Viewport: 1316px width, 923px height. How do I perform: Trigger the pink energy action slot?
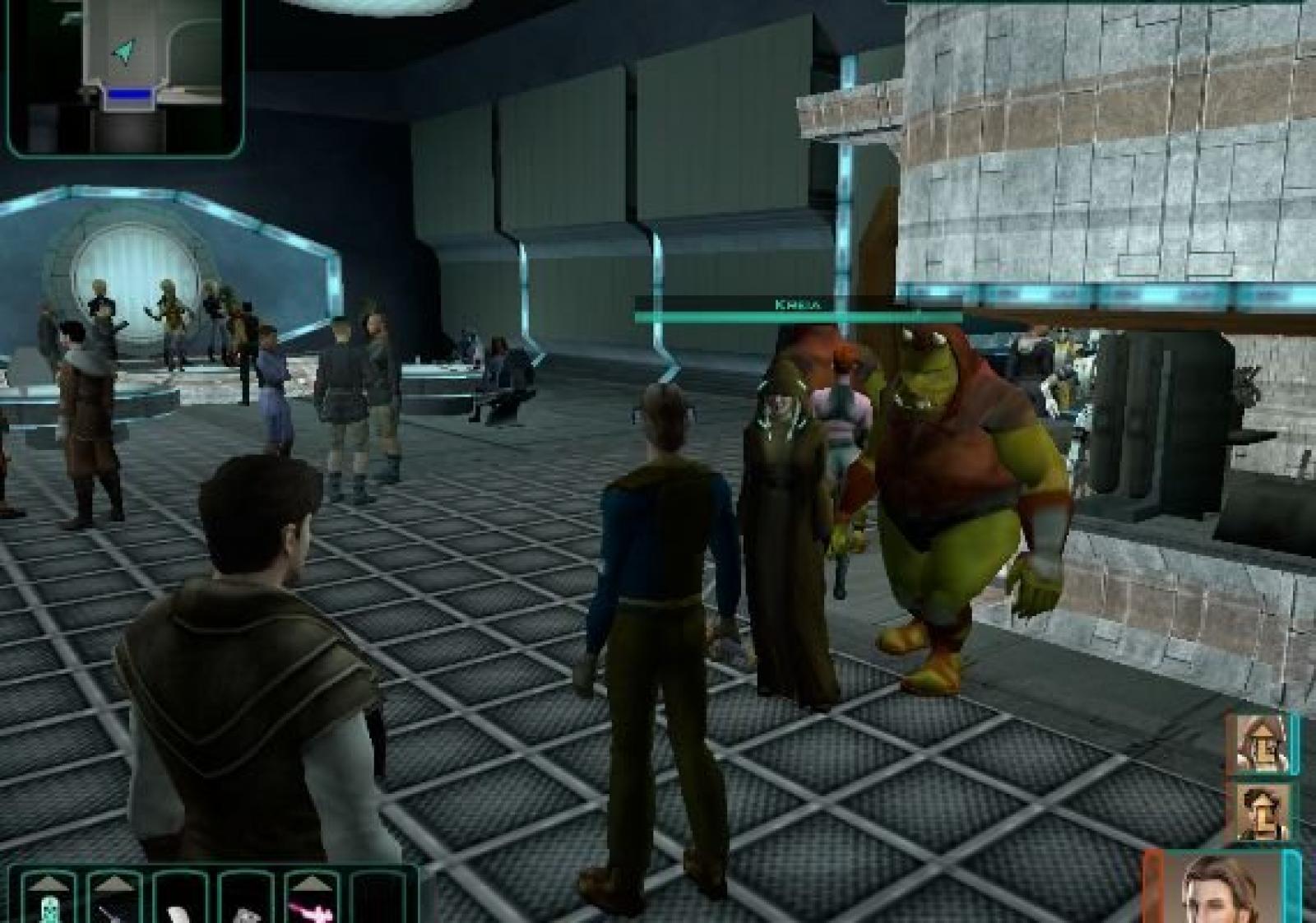coord(311,911)
